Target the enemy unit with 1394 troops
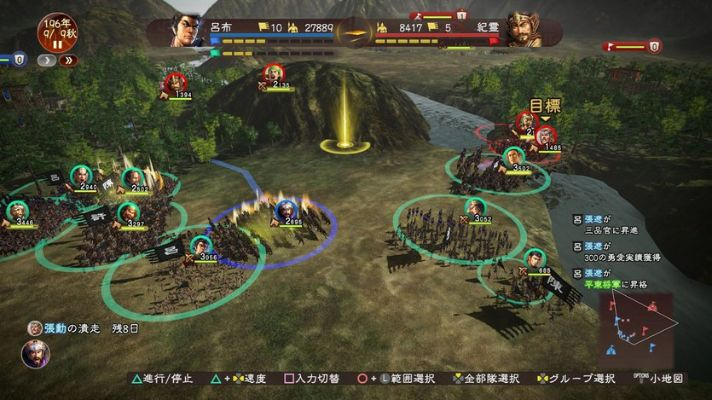The width and height of the screenshot is (712, 400). point(174,84)
